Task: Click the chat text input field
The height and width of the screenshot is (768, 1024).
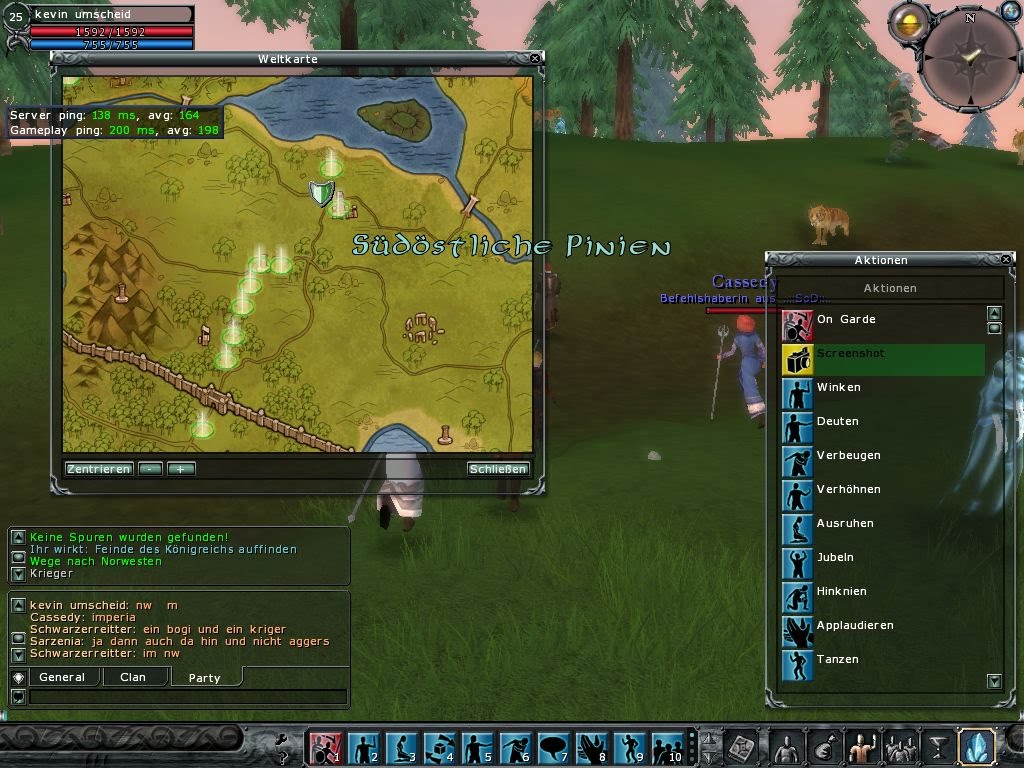Action: point(188,697)
